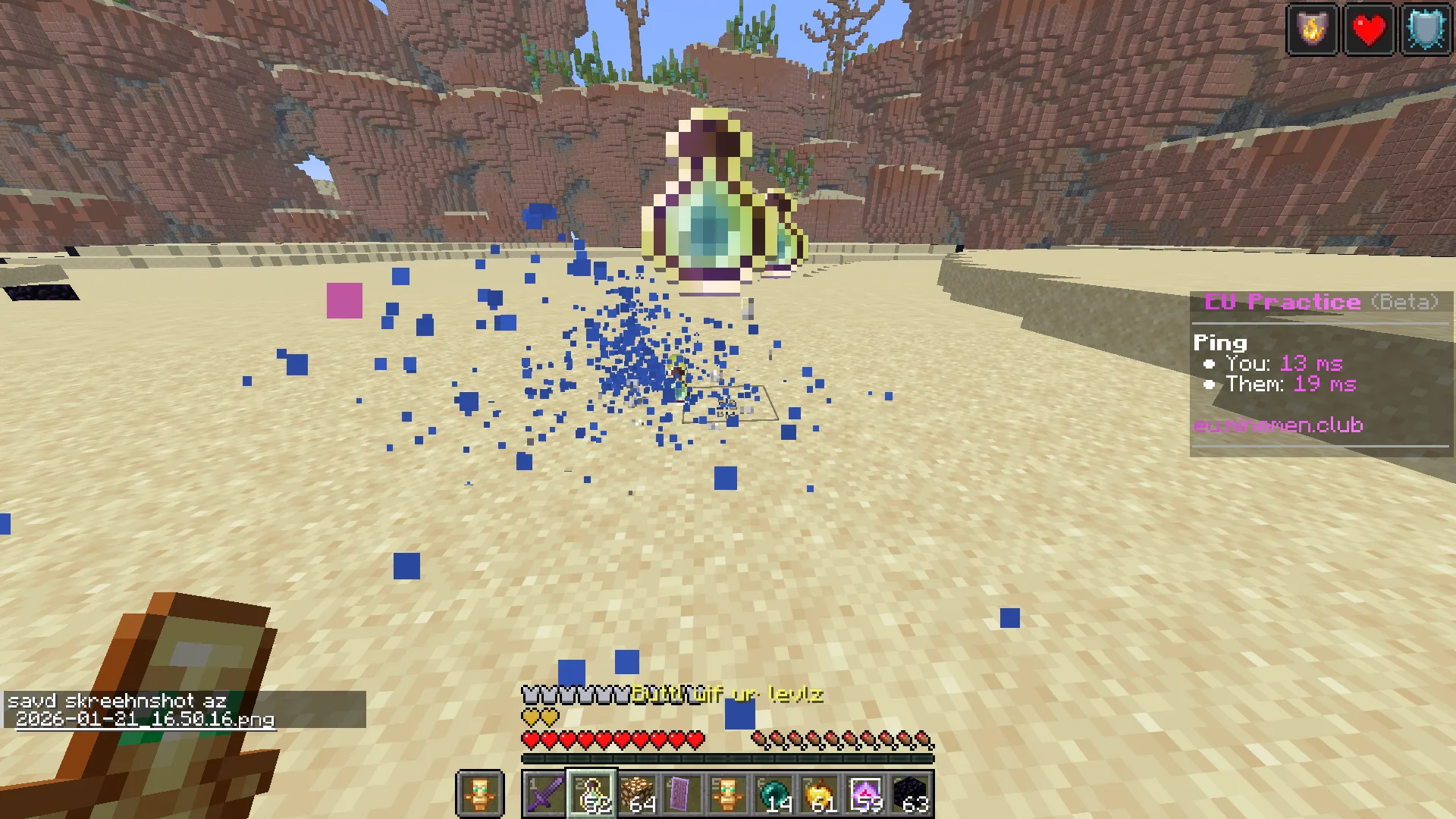Select the splash potion stack slot

591,794
